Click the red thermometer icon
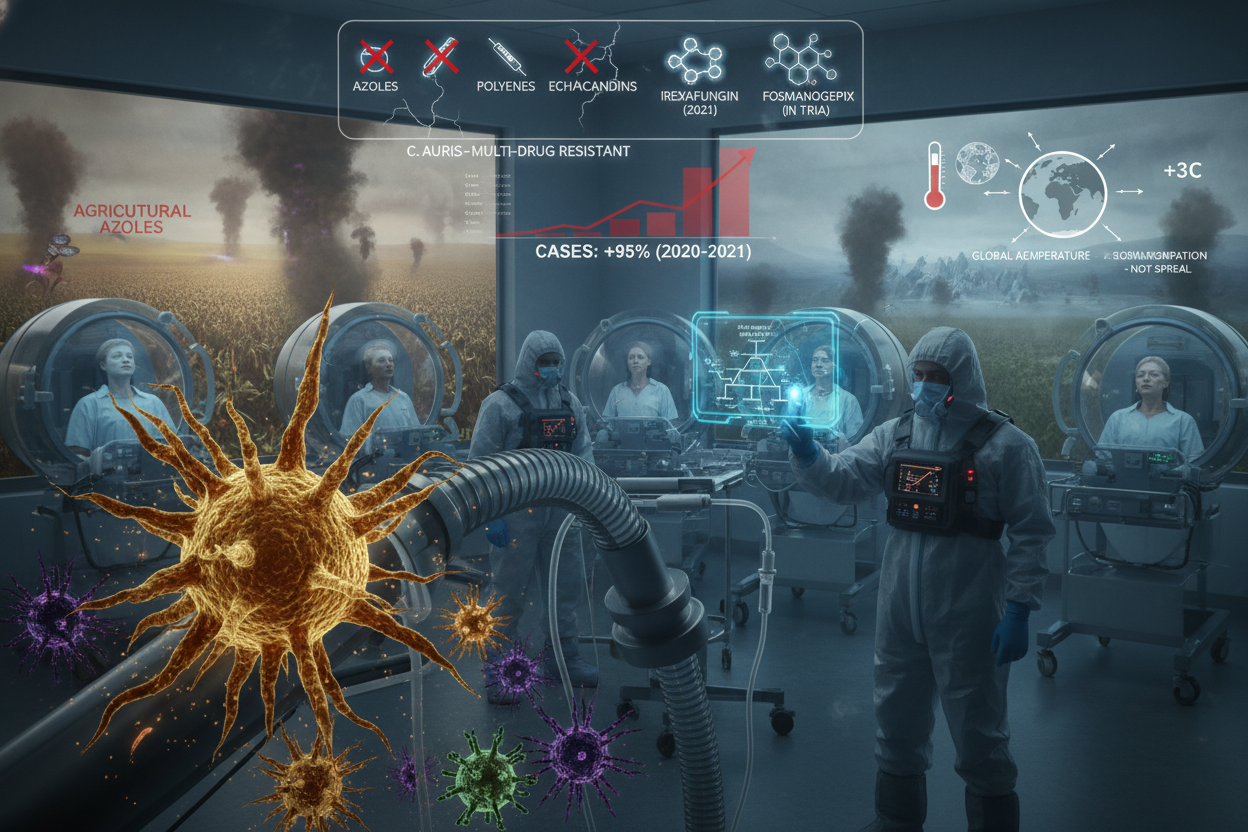The image size is (1248, 832). (x=934, y=175)
